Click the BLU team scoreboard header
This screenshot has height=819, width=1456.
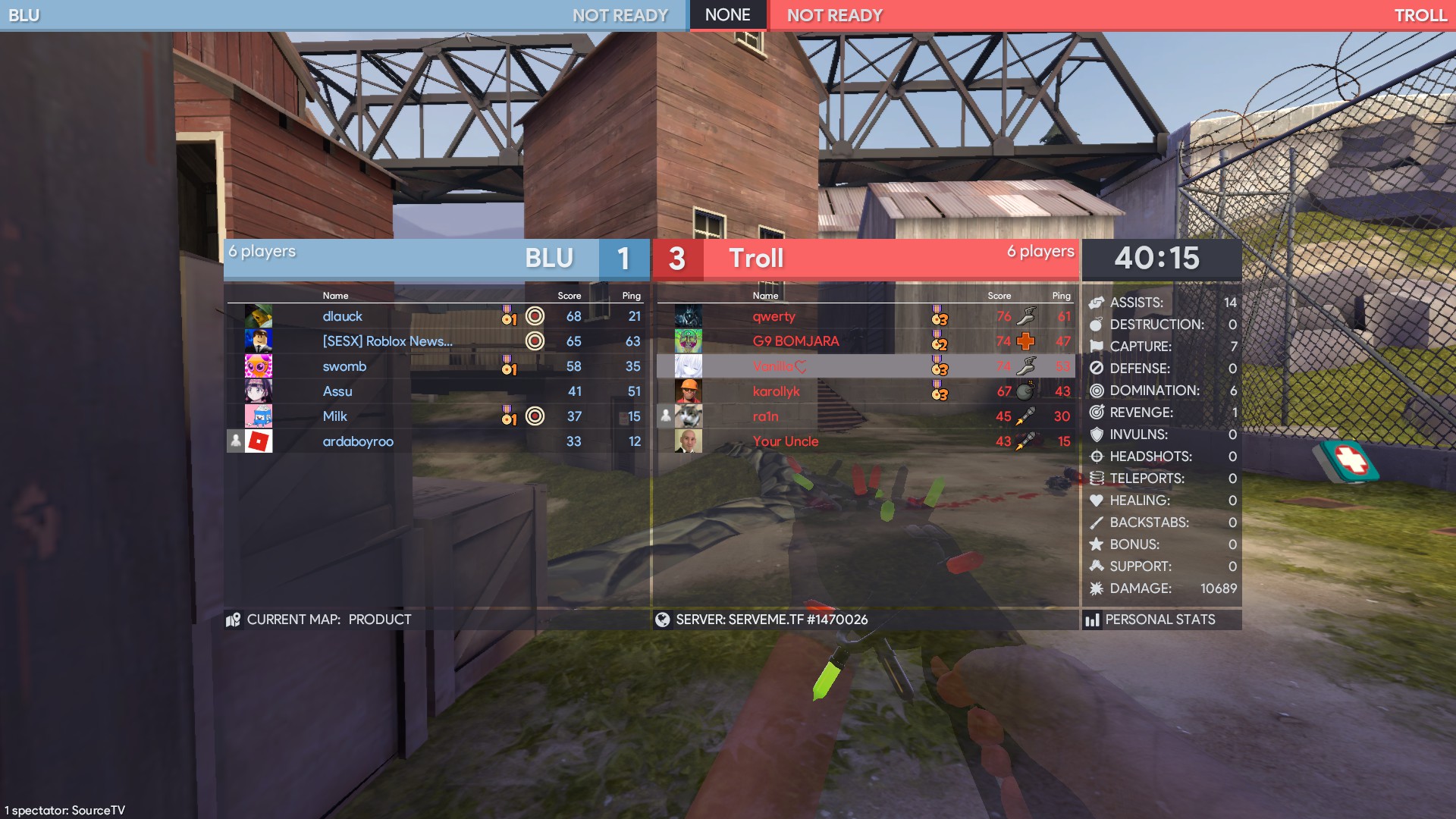[436, 259]
